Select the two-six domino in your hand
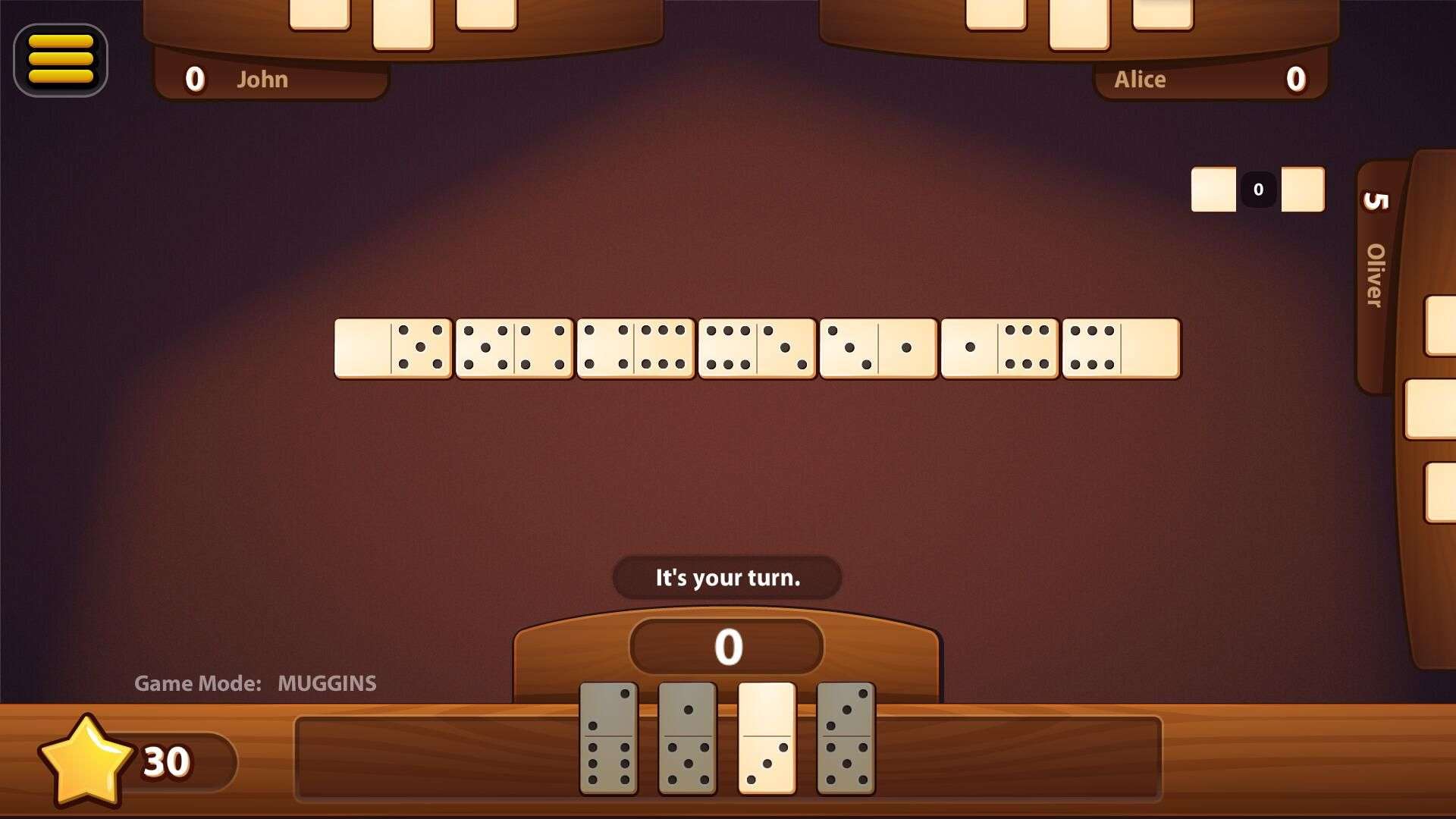The height and width of the screenshot is (819, 1456). (608, 738)
